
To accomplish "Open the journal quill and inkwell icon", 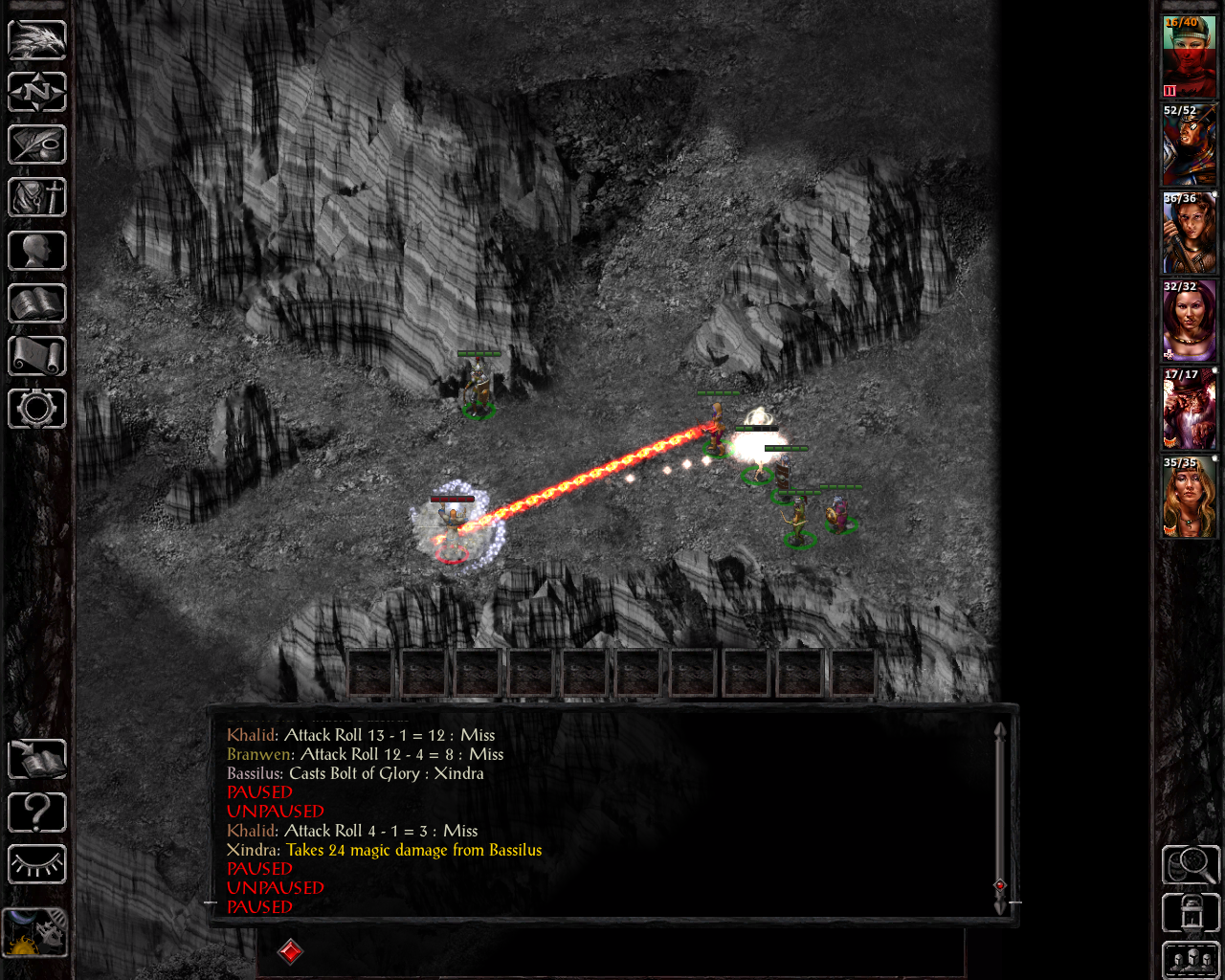I will [x=37, y=145].
